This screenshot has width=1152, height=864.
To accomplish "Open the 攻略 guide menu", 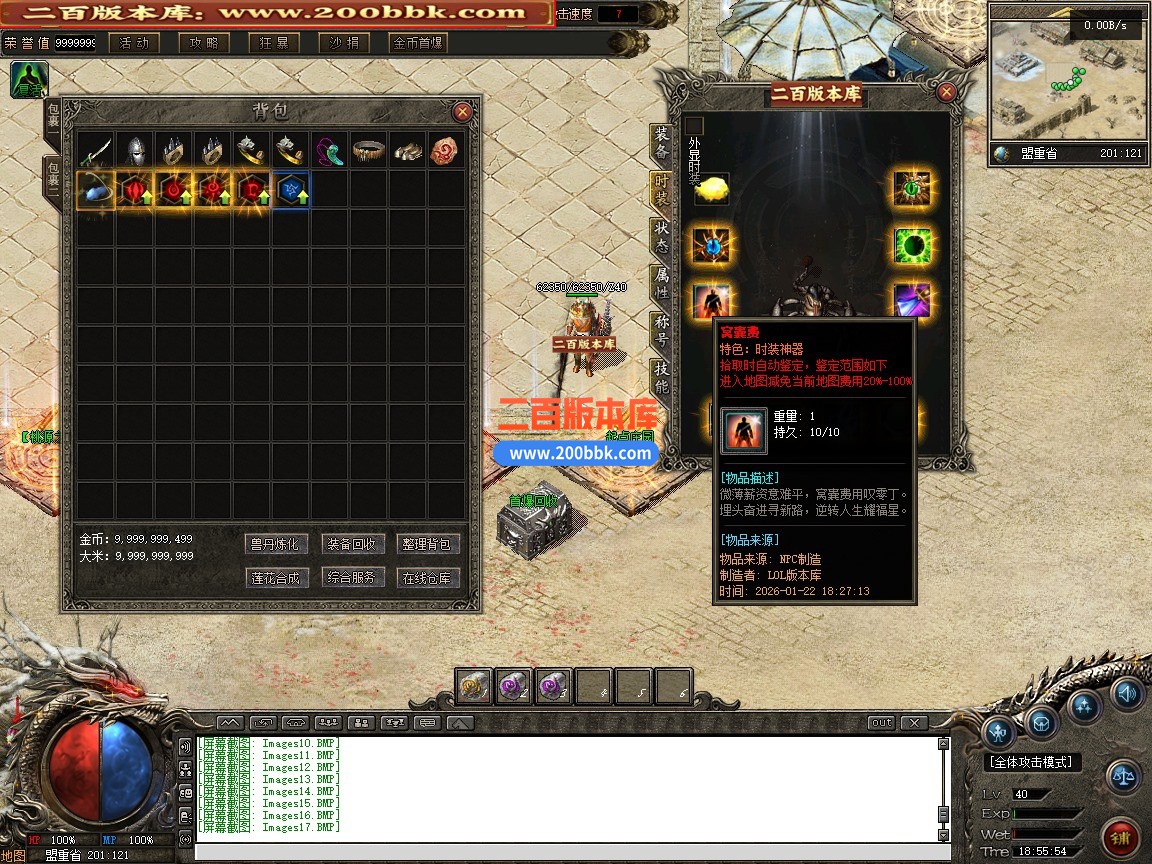I will pyautogui.click(x=204, y=43).
